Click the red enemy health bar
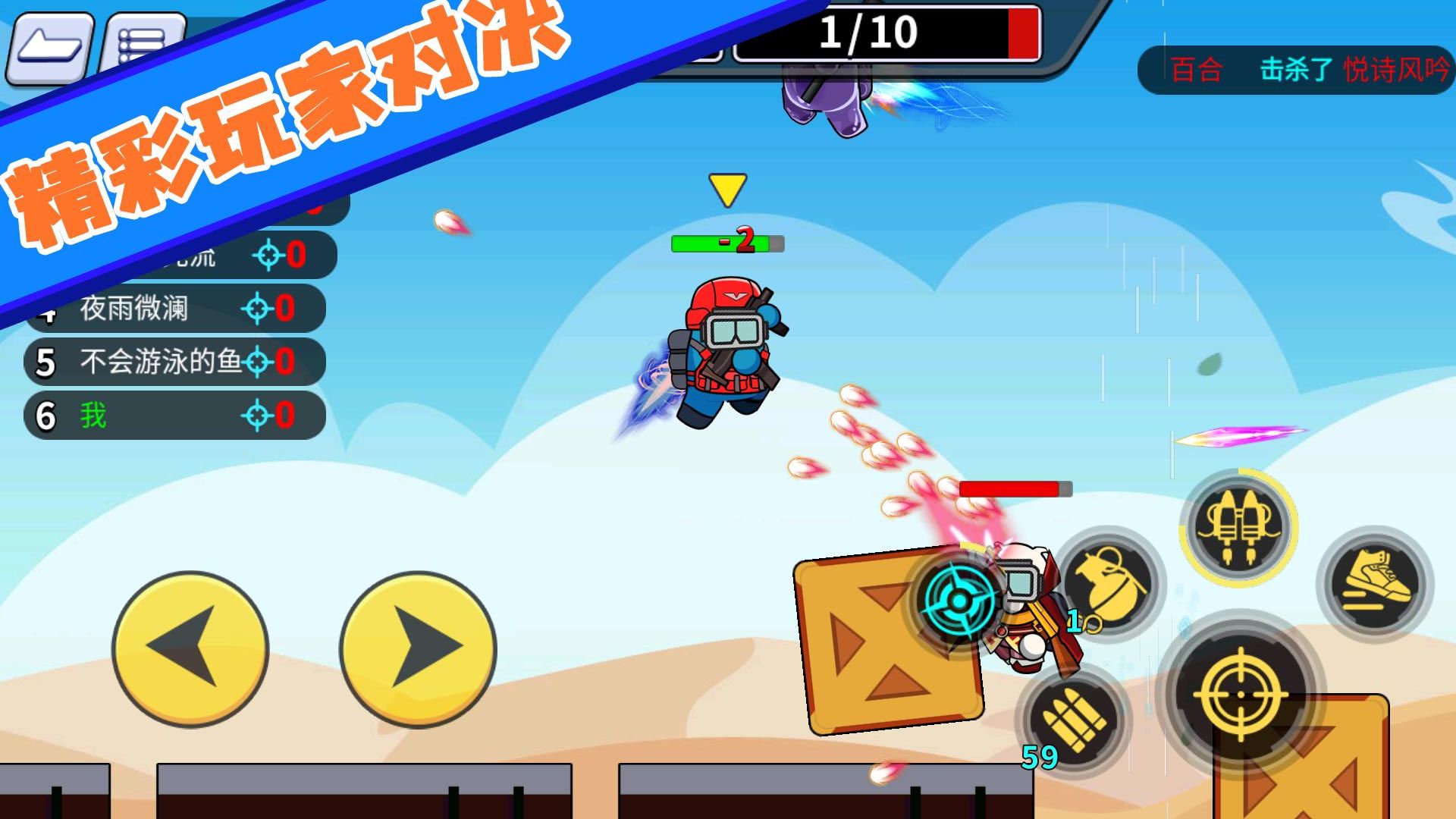This screenshot has height=819, width=1456. pyautogui.click(x=1016, y=490)
